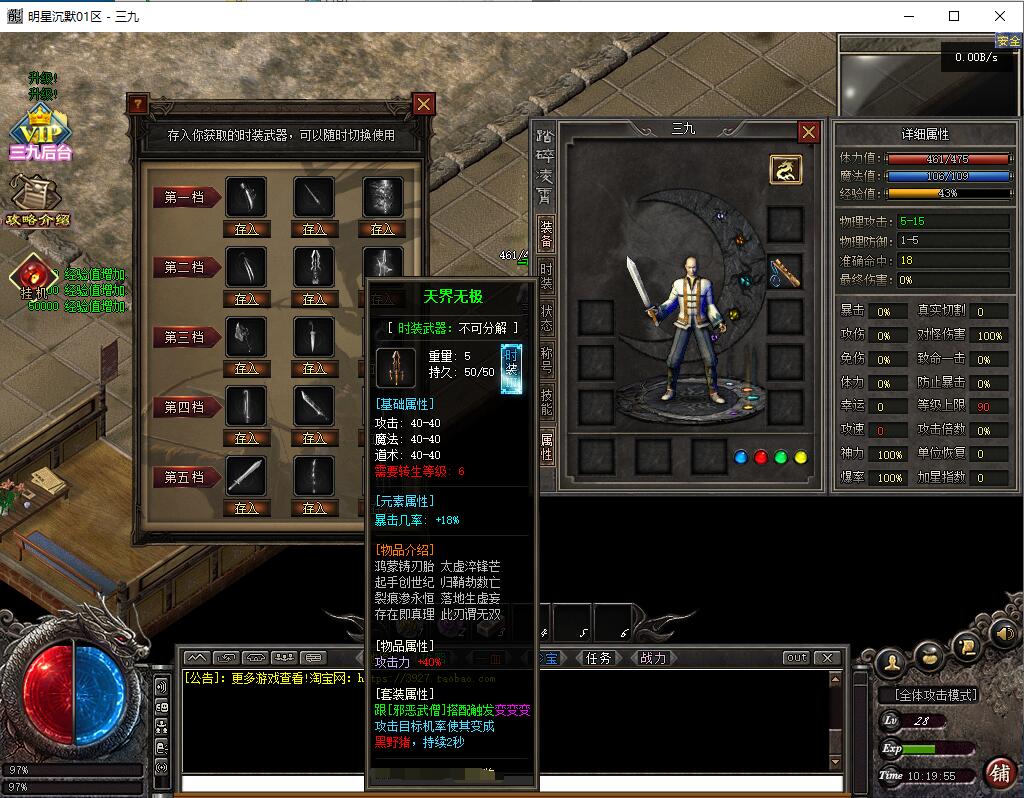Maximize the game window
Image resolution: width=1024 pixels, height=798 pixels.
[954, 16]
